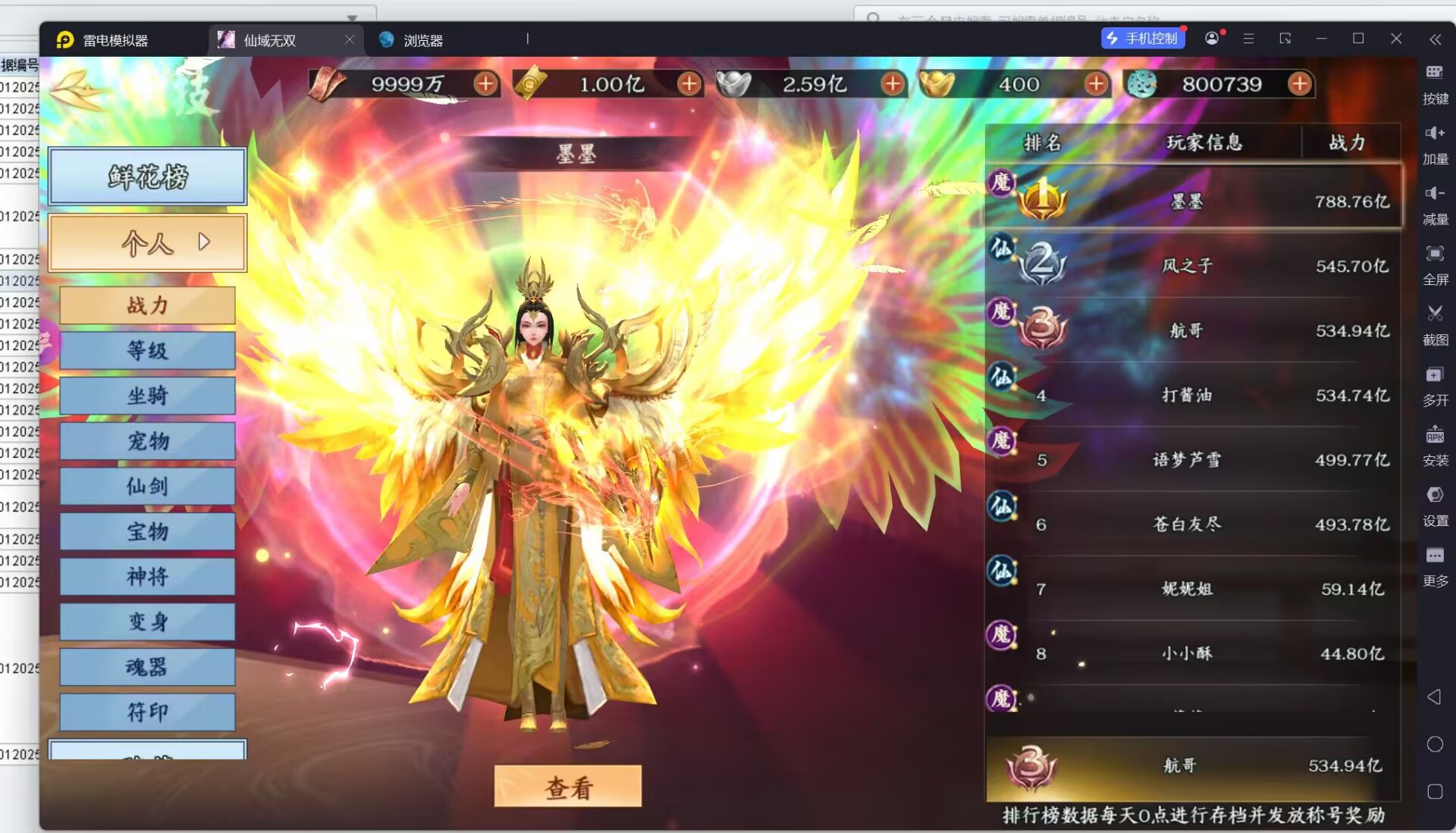Open the emulator's 设置 side button

click(x=1435, y=506)
